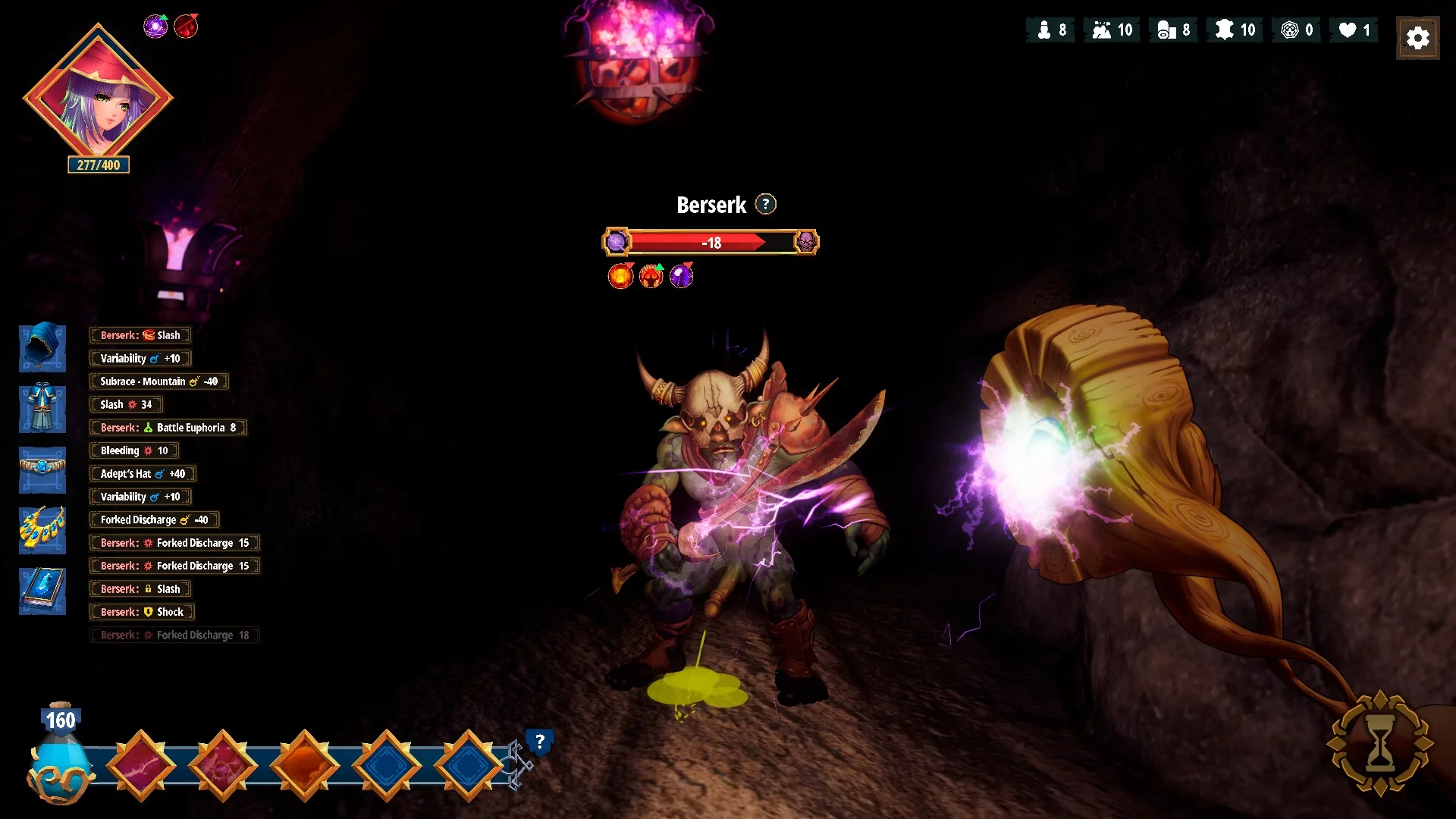1456x819 pixels.
Task: Inspect the blue hood equipment slot
Action: (42, 348)
